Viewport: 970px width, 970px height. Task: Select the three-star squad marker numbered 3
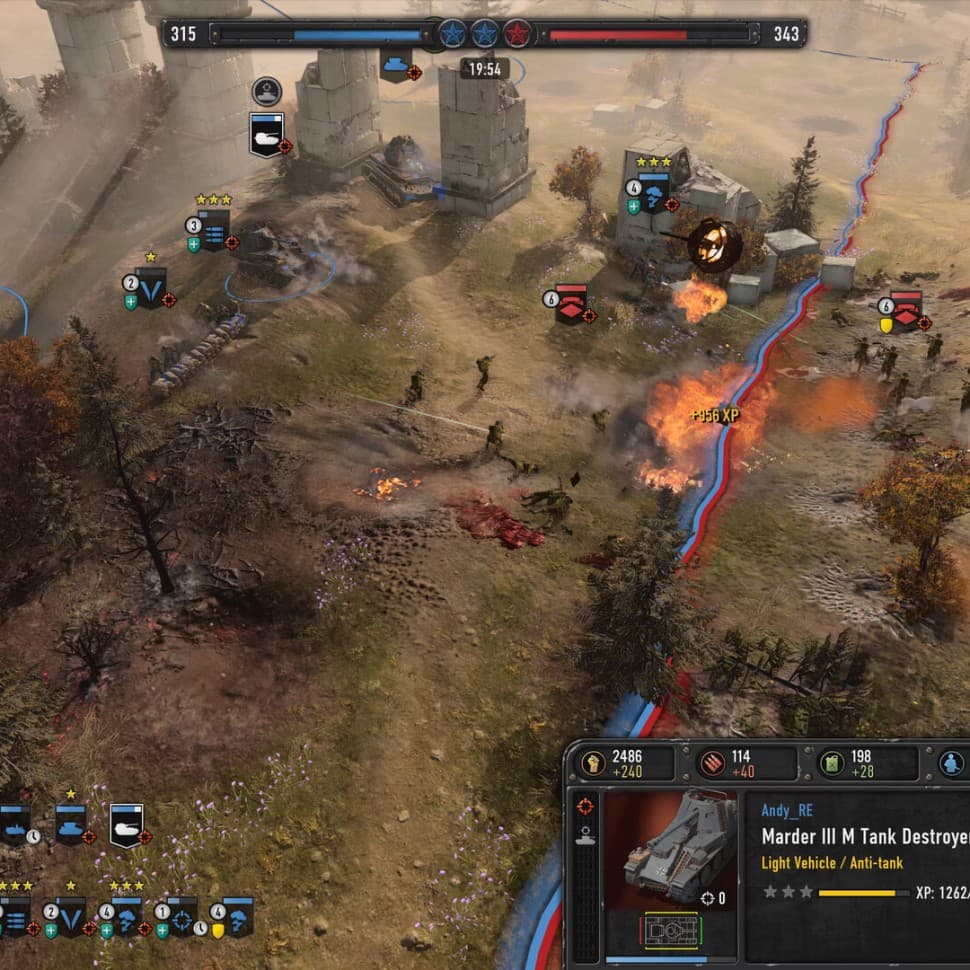click(x=213, y=231)
